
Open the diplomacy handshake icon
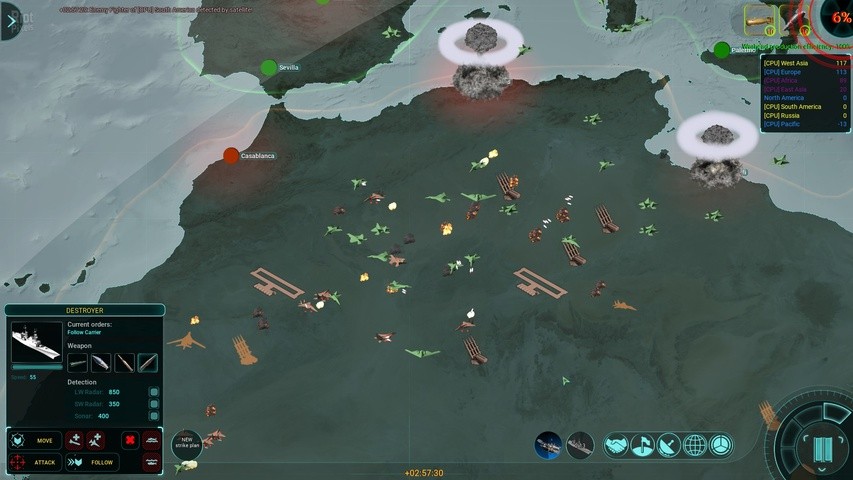tap(617, 446)
